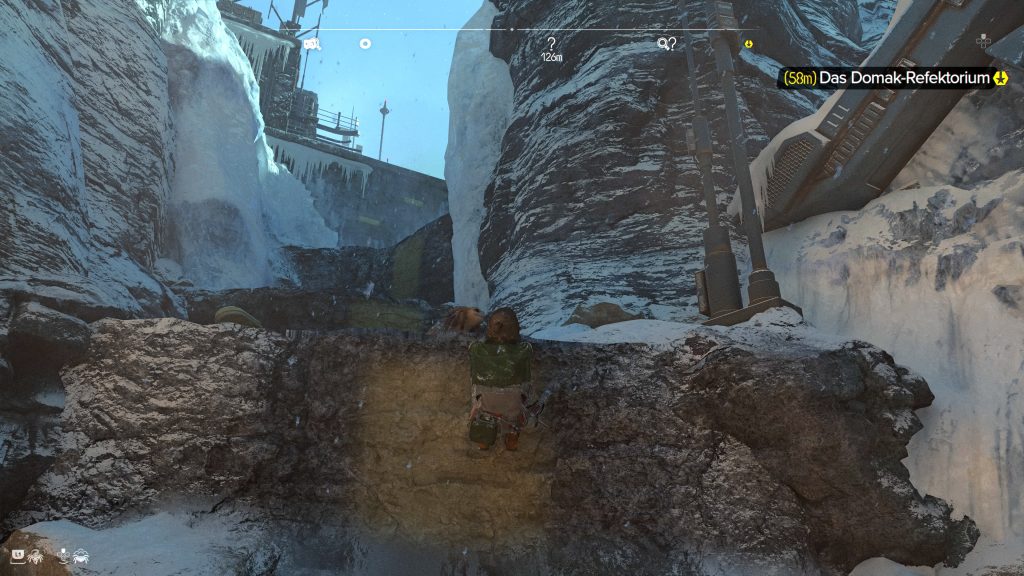Image resolution: width=1024 pixels, height=576 pixels.
Task: Click the camera-shaped icon on the compass bar
Action: 312,44
